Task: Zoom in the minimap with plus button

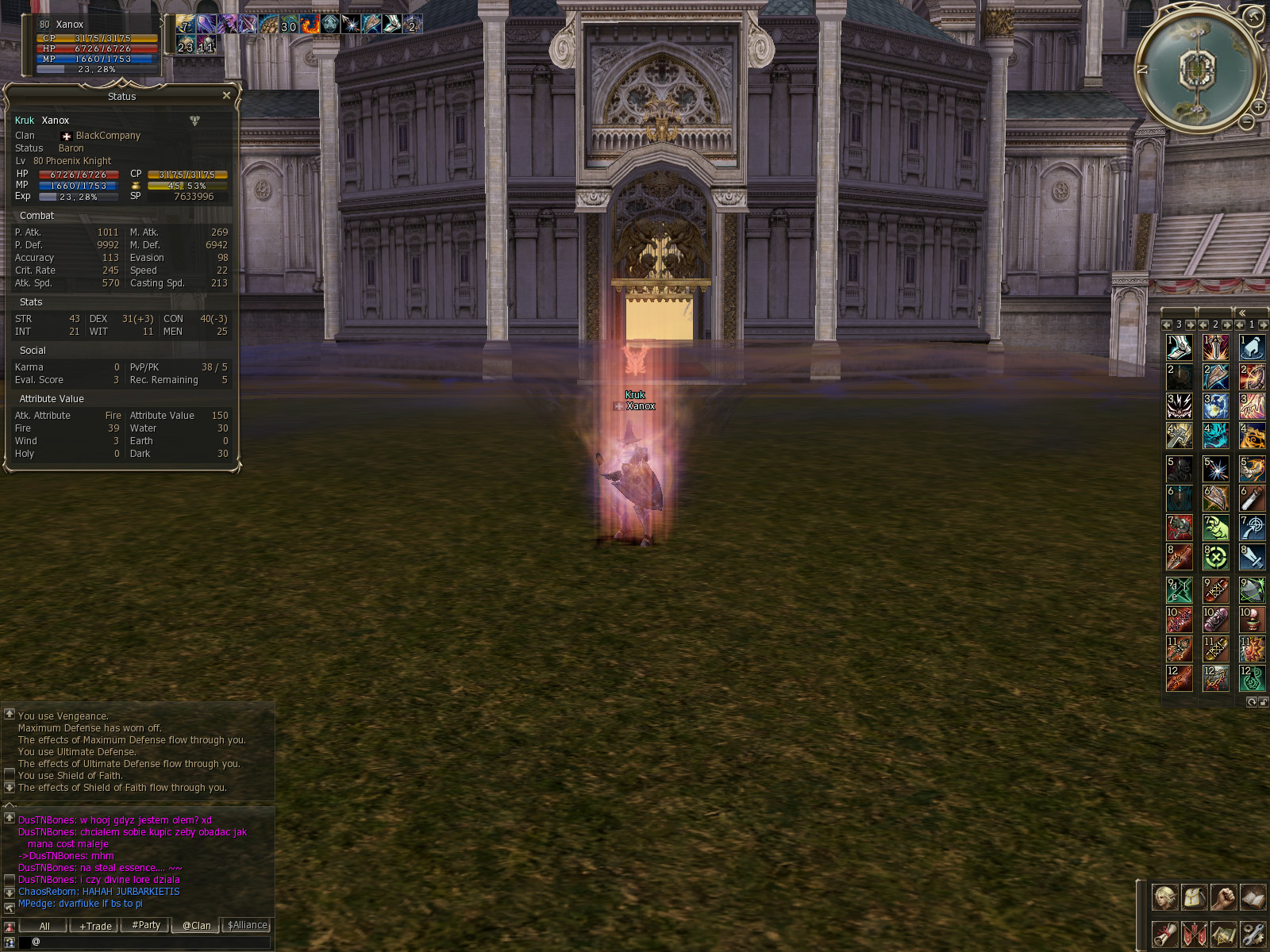Action: tap(1259, 107)
